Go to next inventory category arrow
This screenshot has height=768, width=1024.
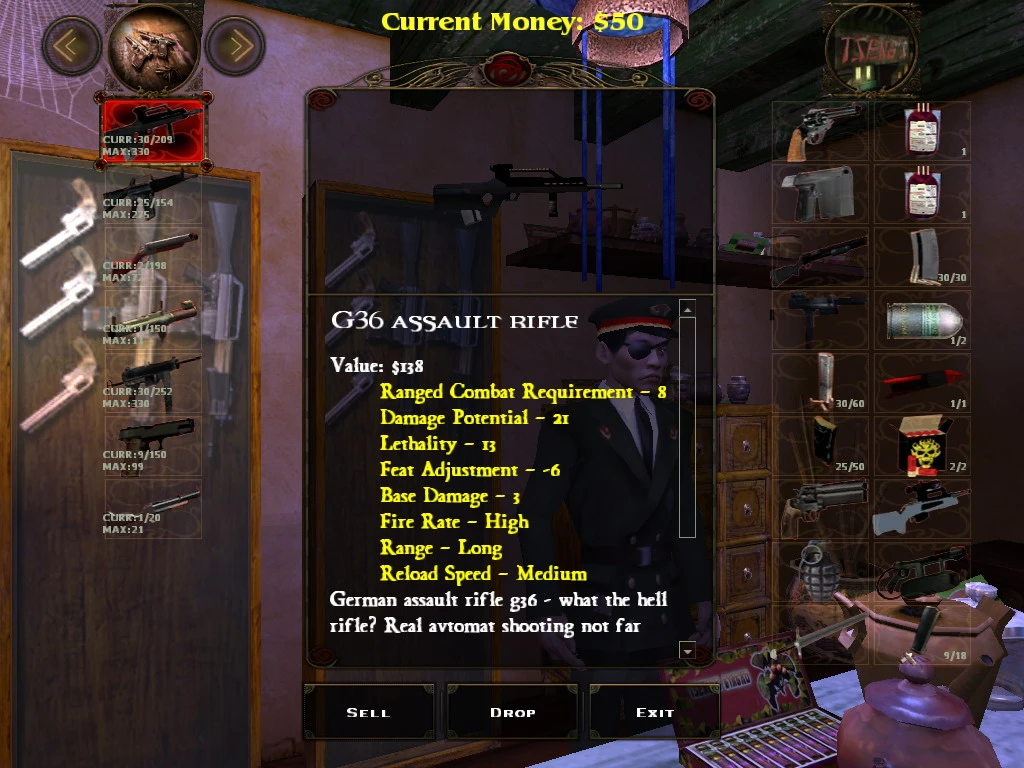tap(235, 45)
